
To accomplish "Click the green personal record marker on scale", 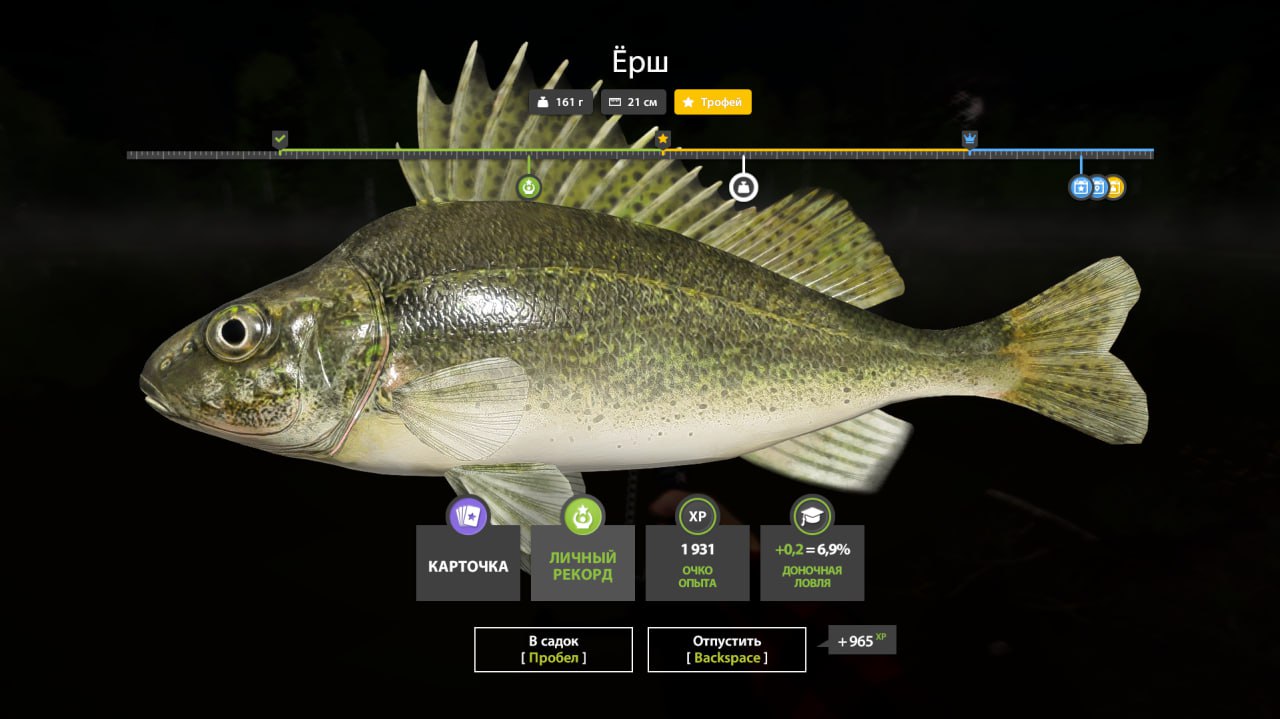I will point(529,187).
